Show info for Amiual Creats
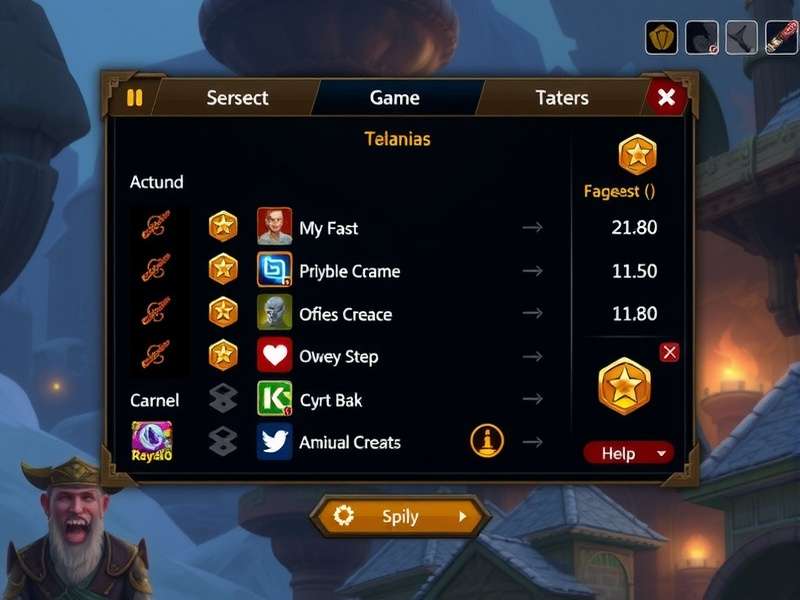This screenshot has width=800, height=600. (x=487, y=441)
